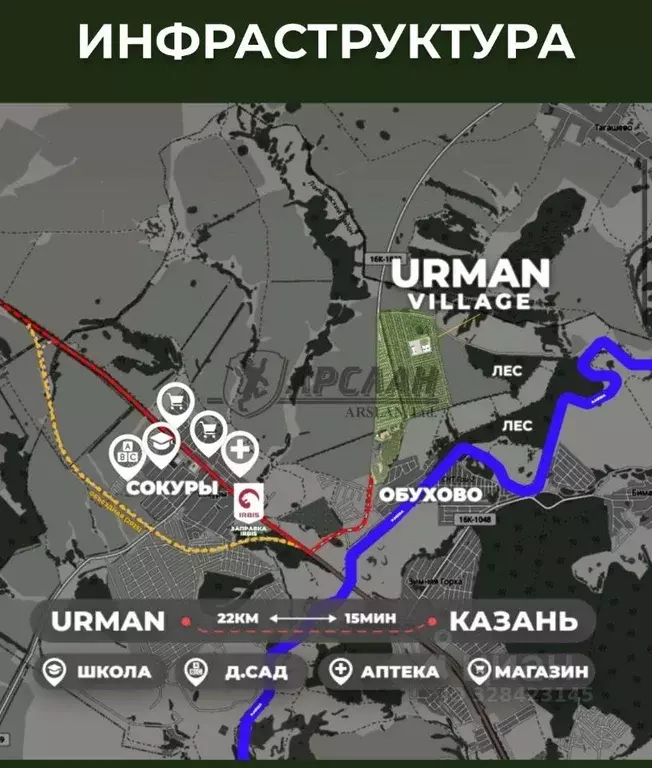The image size is (652, 768).
Task: Open the graduation cap school map marker
Action: pyautogui.click(x=160, y=443)
